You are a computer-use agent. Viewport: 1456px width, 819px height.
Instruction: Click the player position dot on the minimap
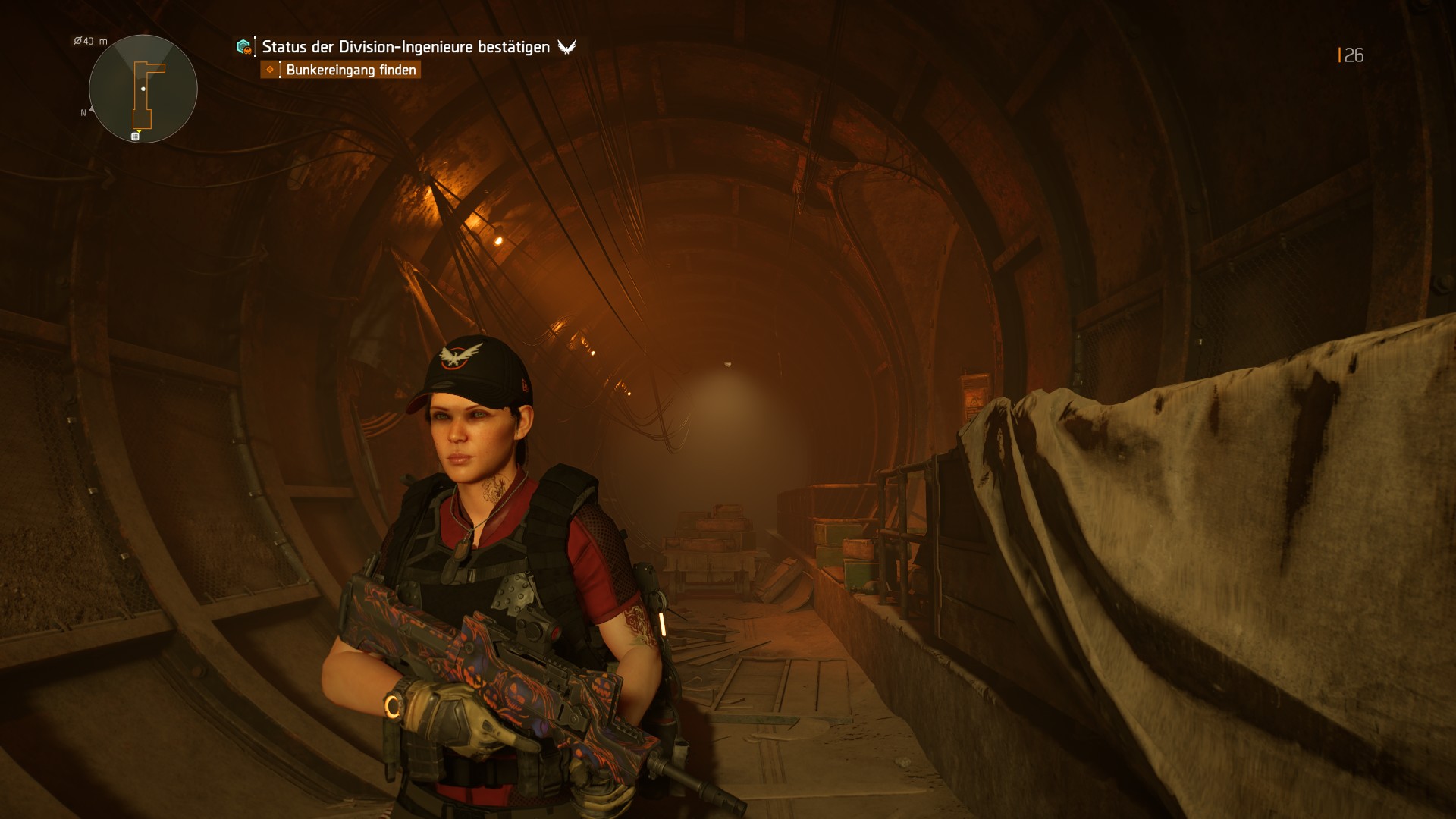[143, 89]
